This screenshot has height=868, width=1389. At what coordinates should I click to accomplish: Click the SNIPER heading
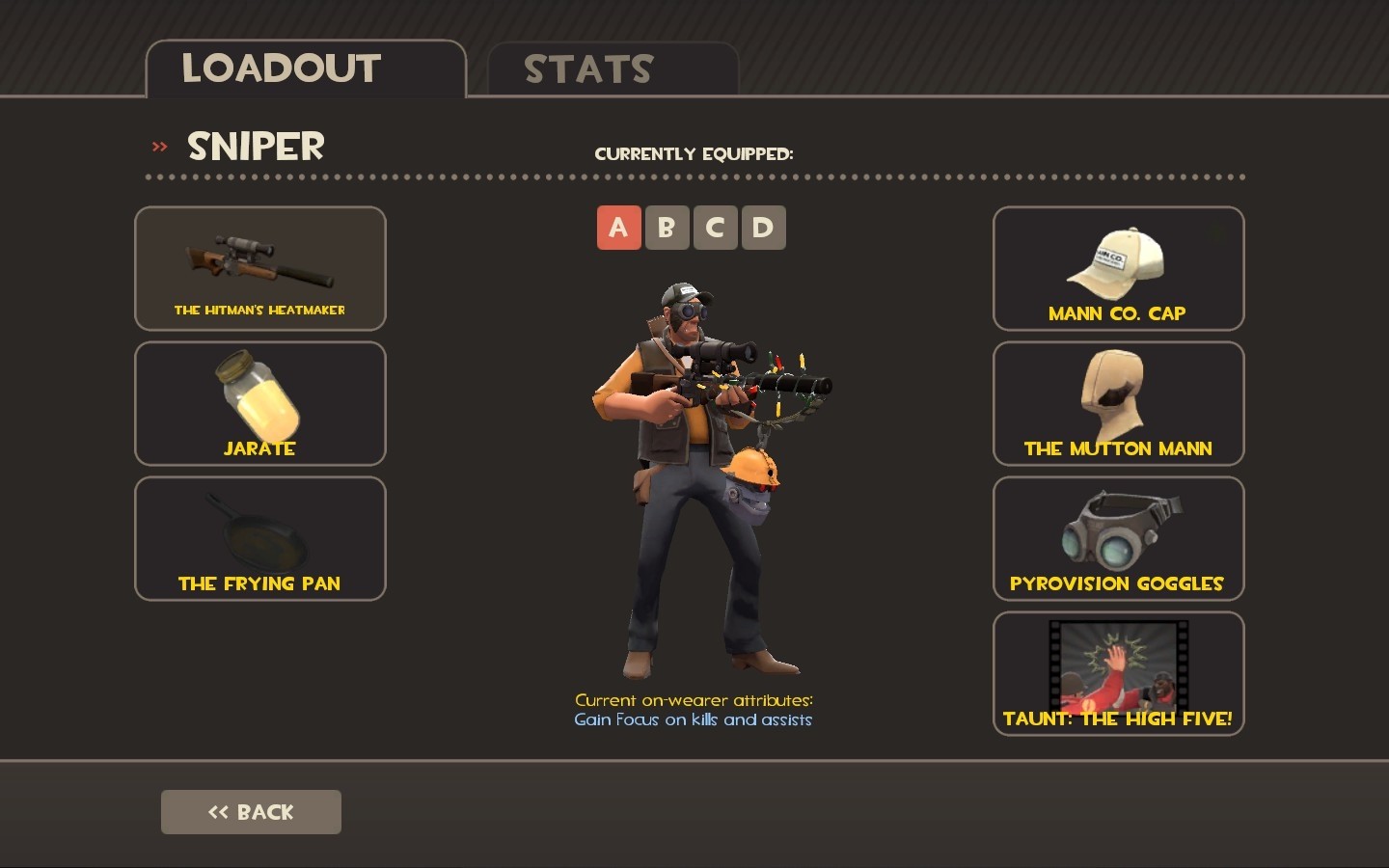pos(255,147)
